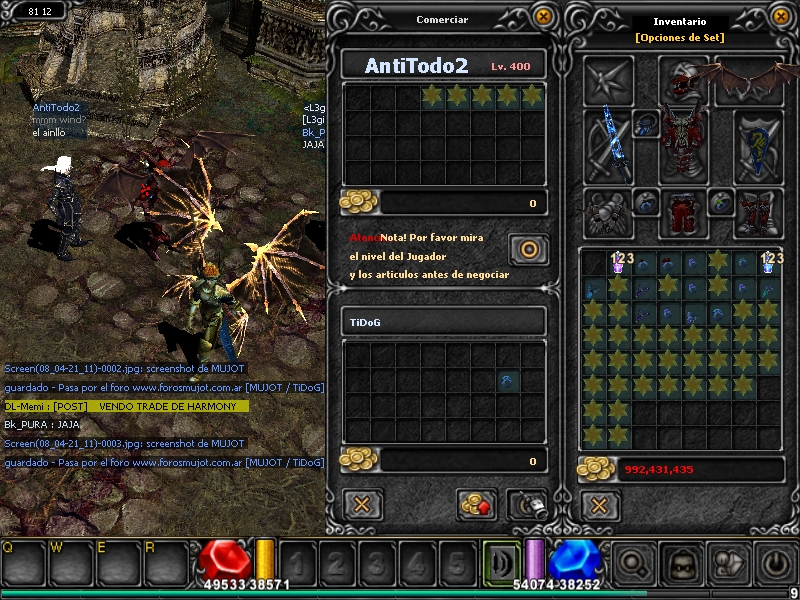Cancel the trade with the X button
800x600 pixels.
point(363,504)
